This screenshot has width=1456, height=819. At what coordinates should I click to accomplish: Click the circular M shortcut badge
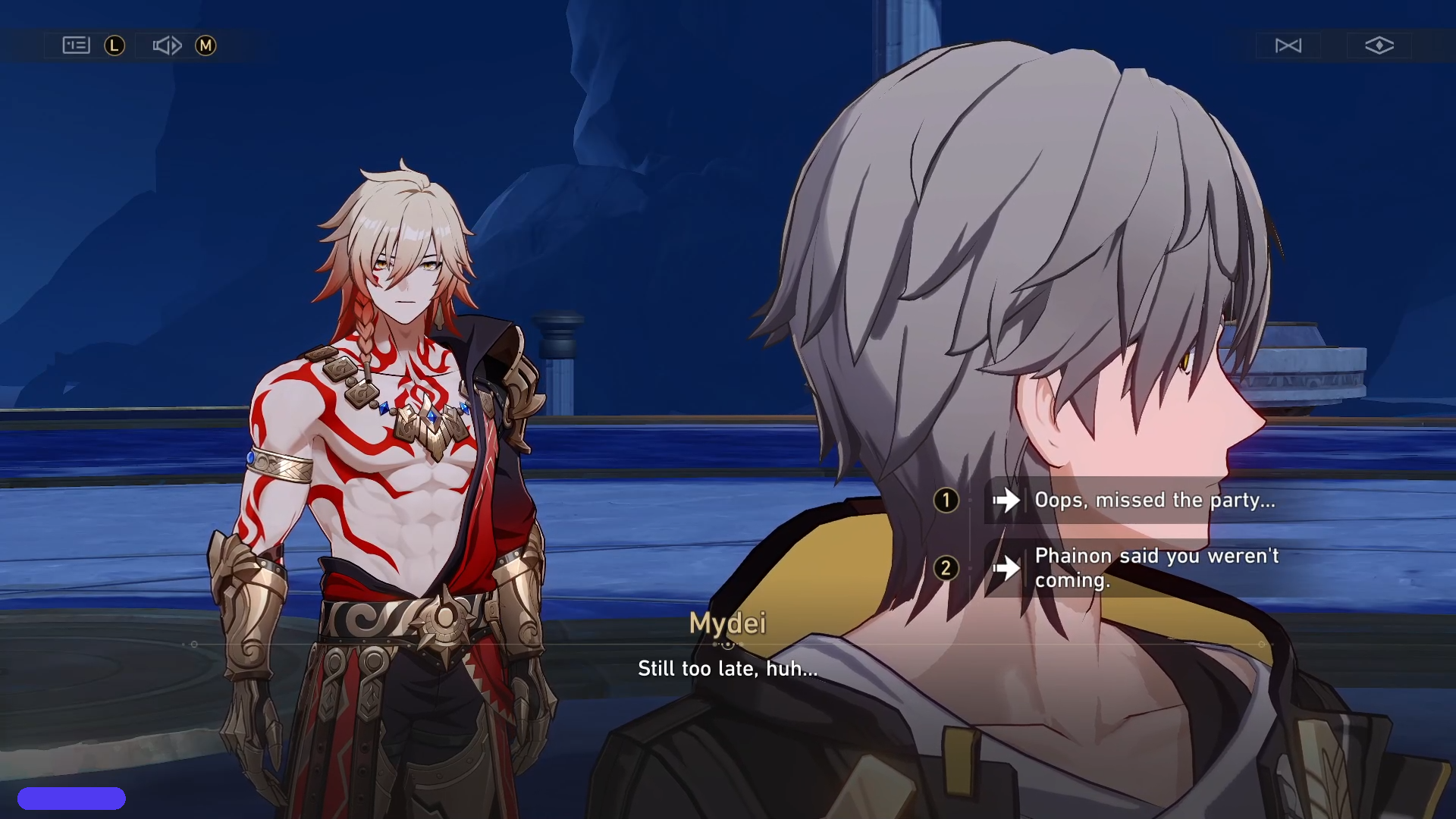(206, 45)
